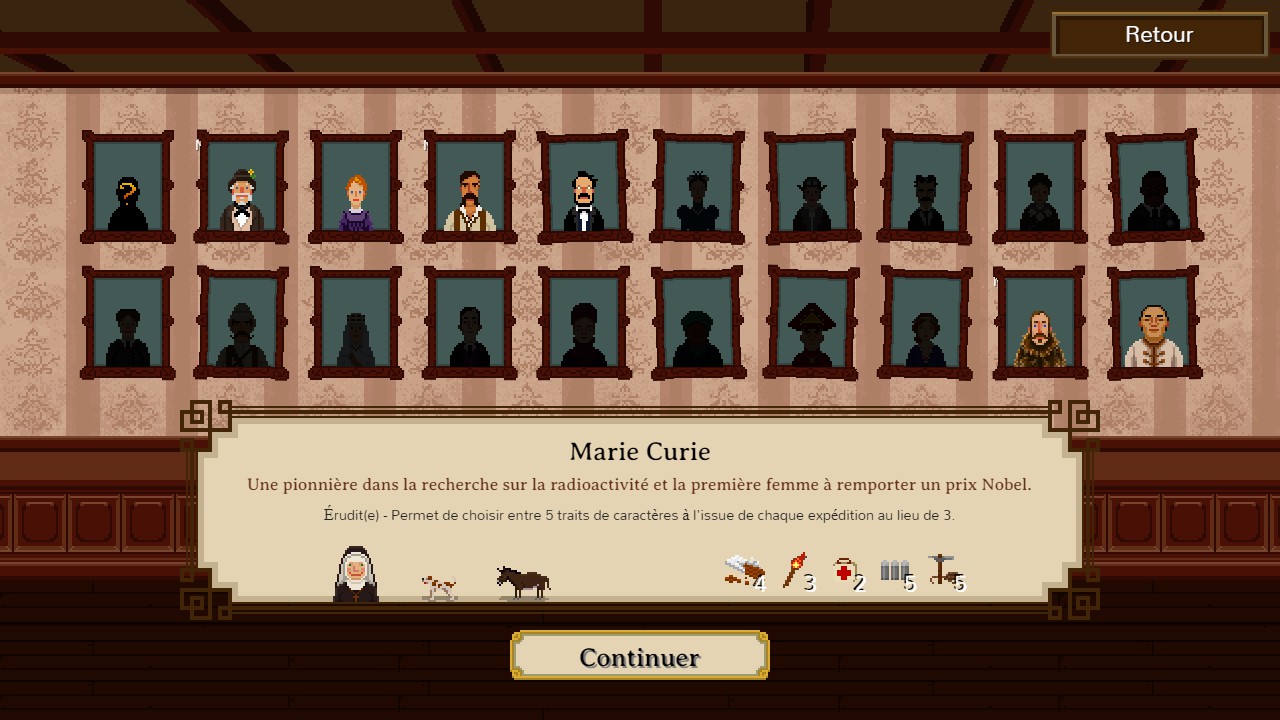1280x720 pixels.
Task: Pick the bald man in white shirt portrait
Action: pyautogui.click(x=1153, y=324)
